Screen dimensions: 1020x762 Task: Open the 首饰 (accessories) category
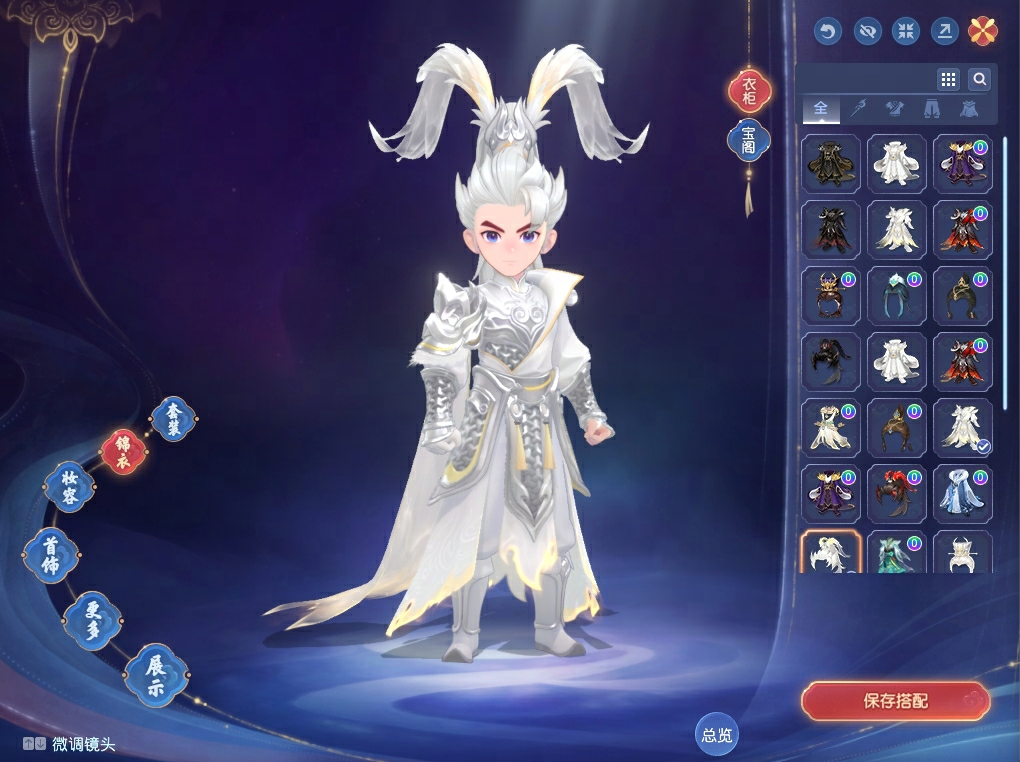coord(50,555)
